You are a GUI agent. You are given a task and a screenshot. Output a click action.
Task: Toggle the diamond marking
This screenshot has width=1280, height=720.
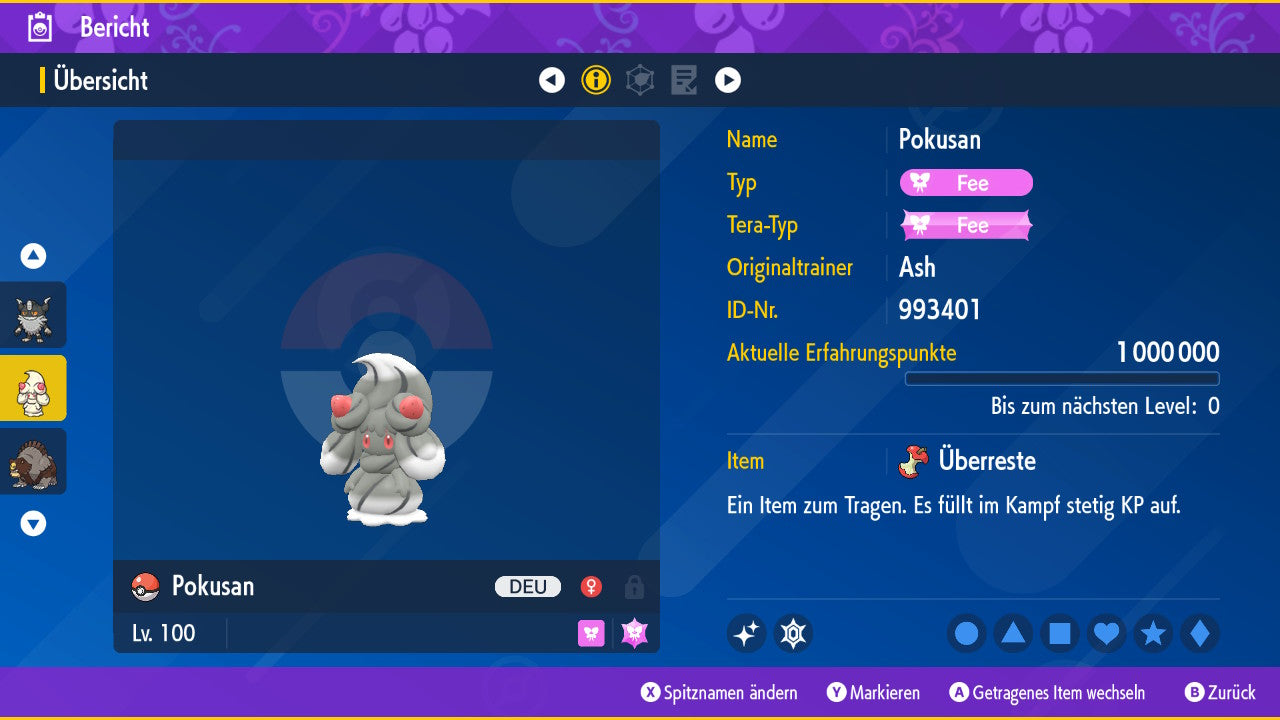click(1200, 633)
